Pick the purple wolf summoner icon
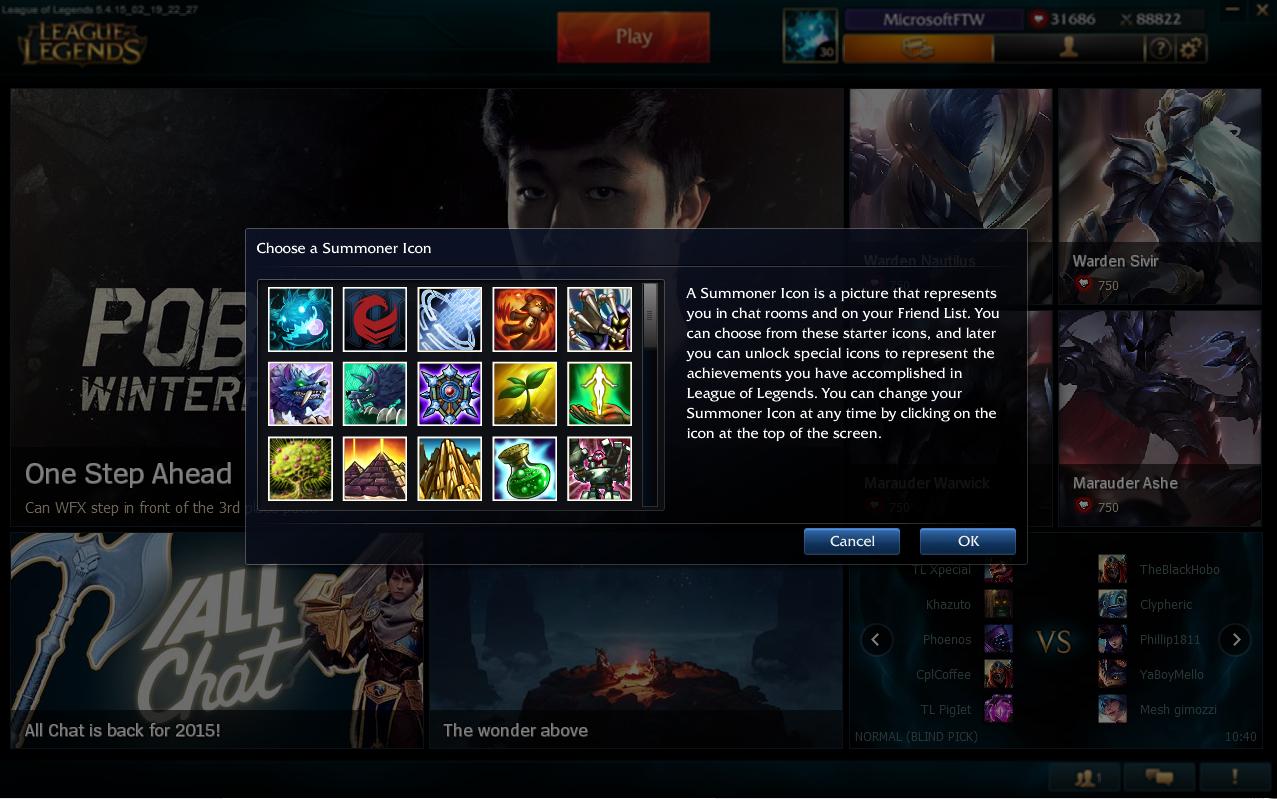1277x799 pixels. click(300, 394)
